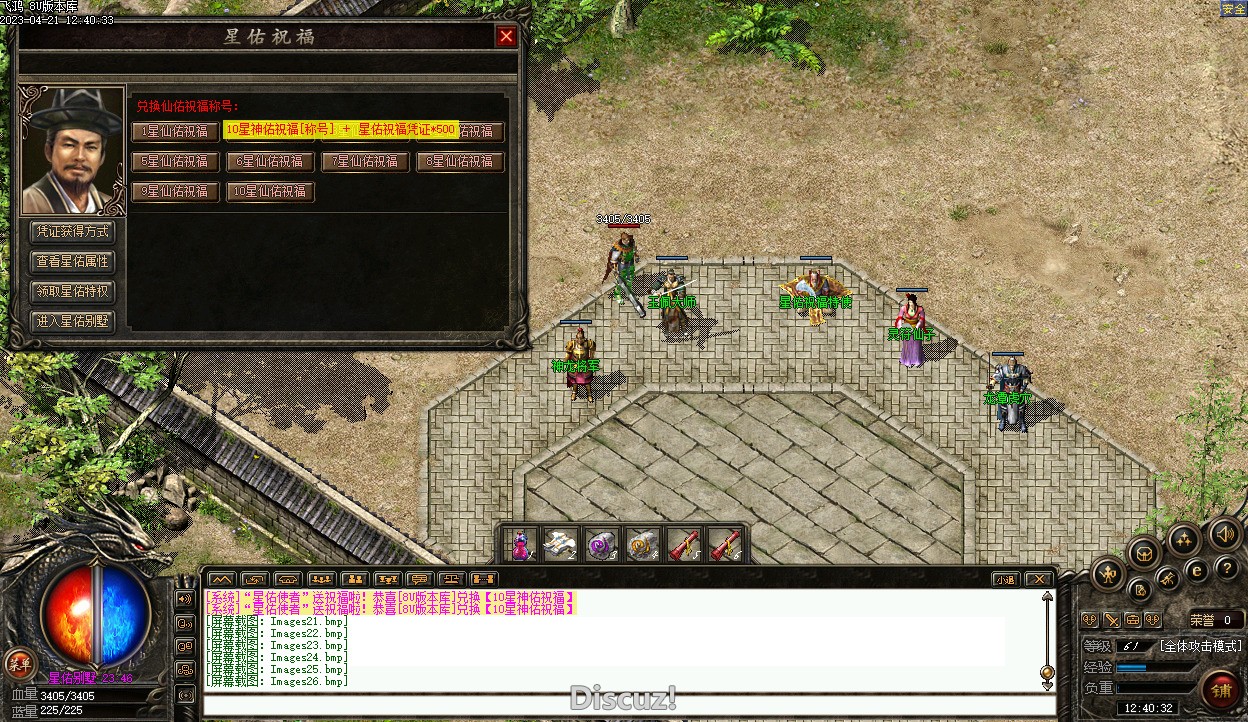The image size is (1248, 722).
Task: Exchange for the 8星仙佑祝福 title
Action: (460, 161)
